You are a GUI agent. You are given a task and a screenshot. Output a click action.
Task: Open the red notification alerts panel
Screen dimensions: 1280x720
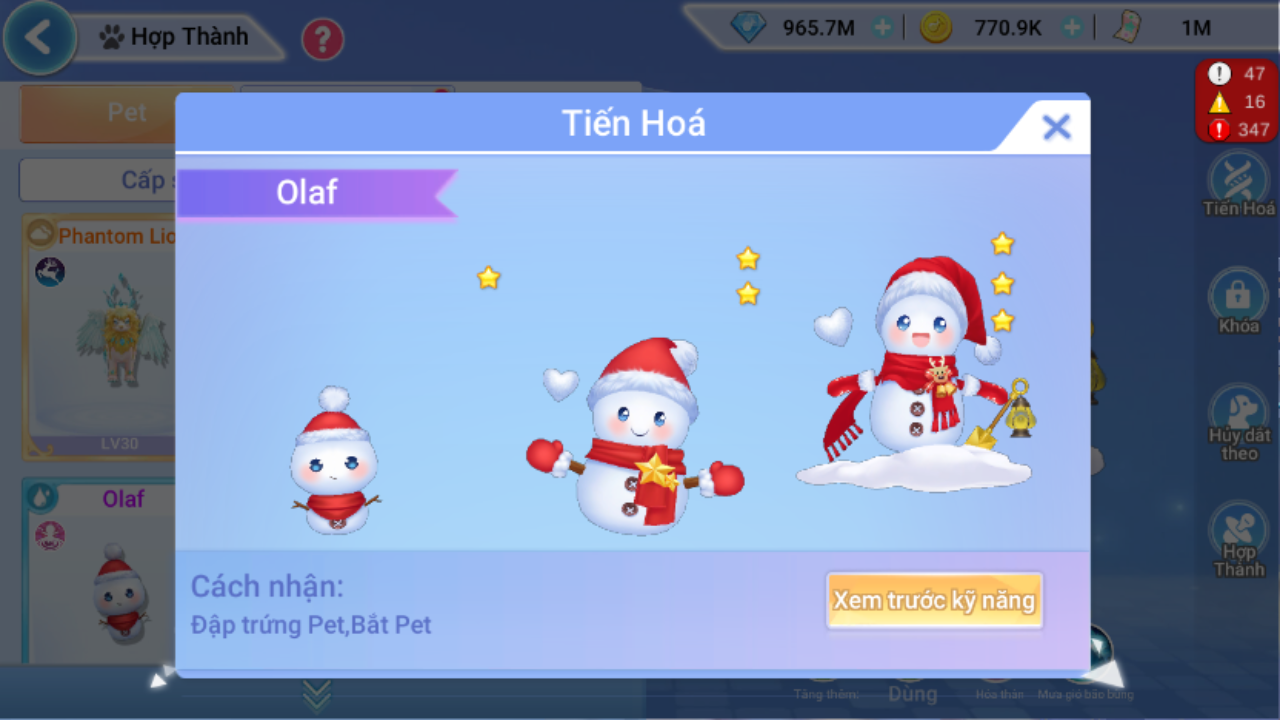(x=1236, y=101)
